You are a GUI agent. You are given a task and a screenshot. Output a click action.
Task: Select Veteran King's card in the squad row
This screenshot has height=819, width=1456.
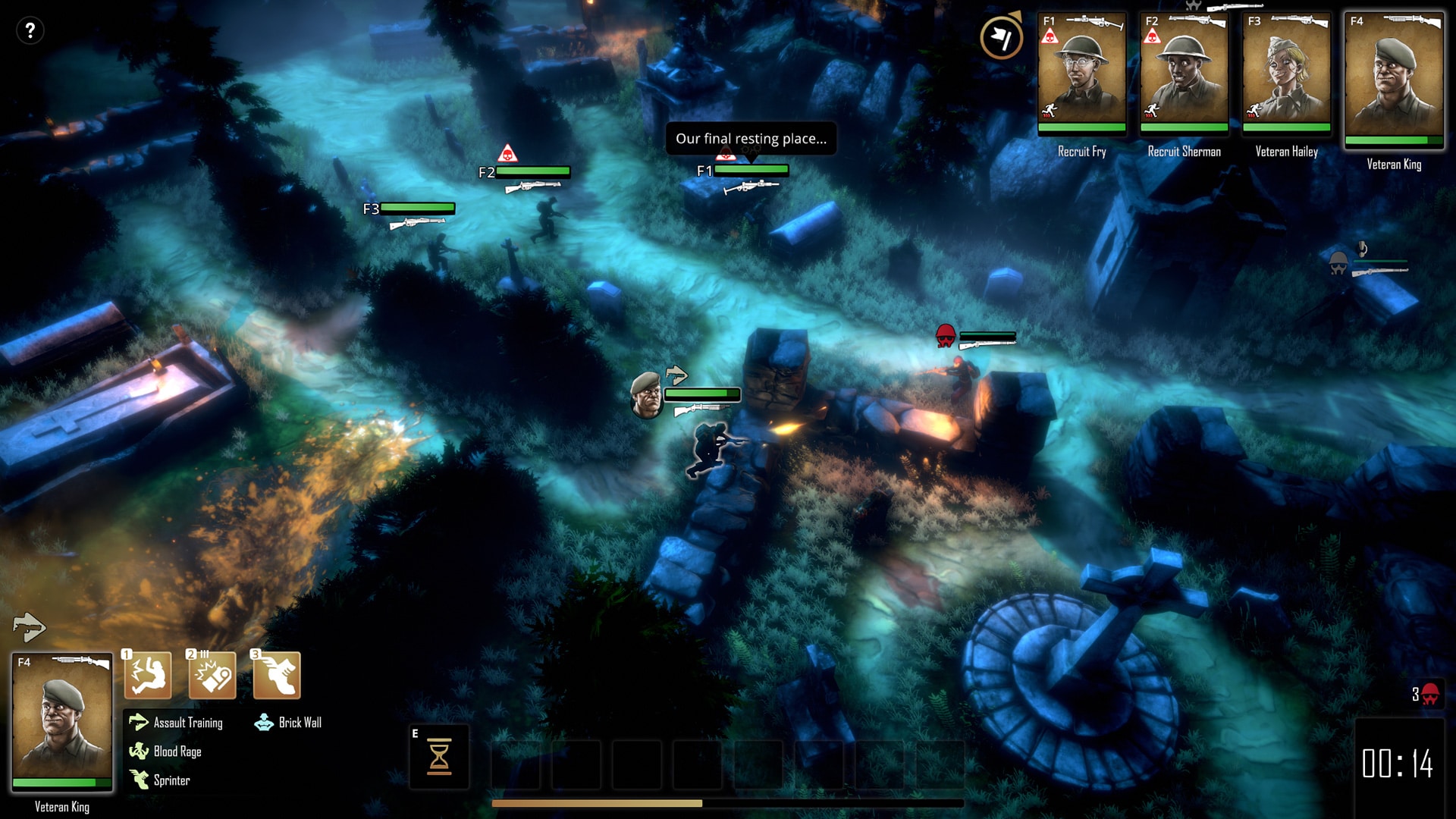pos(1394,79)
